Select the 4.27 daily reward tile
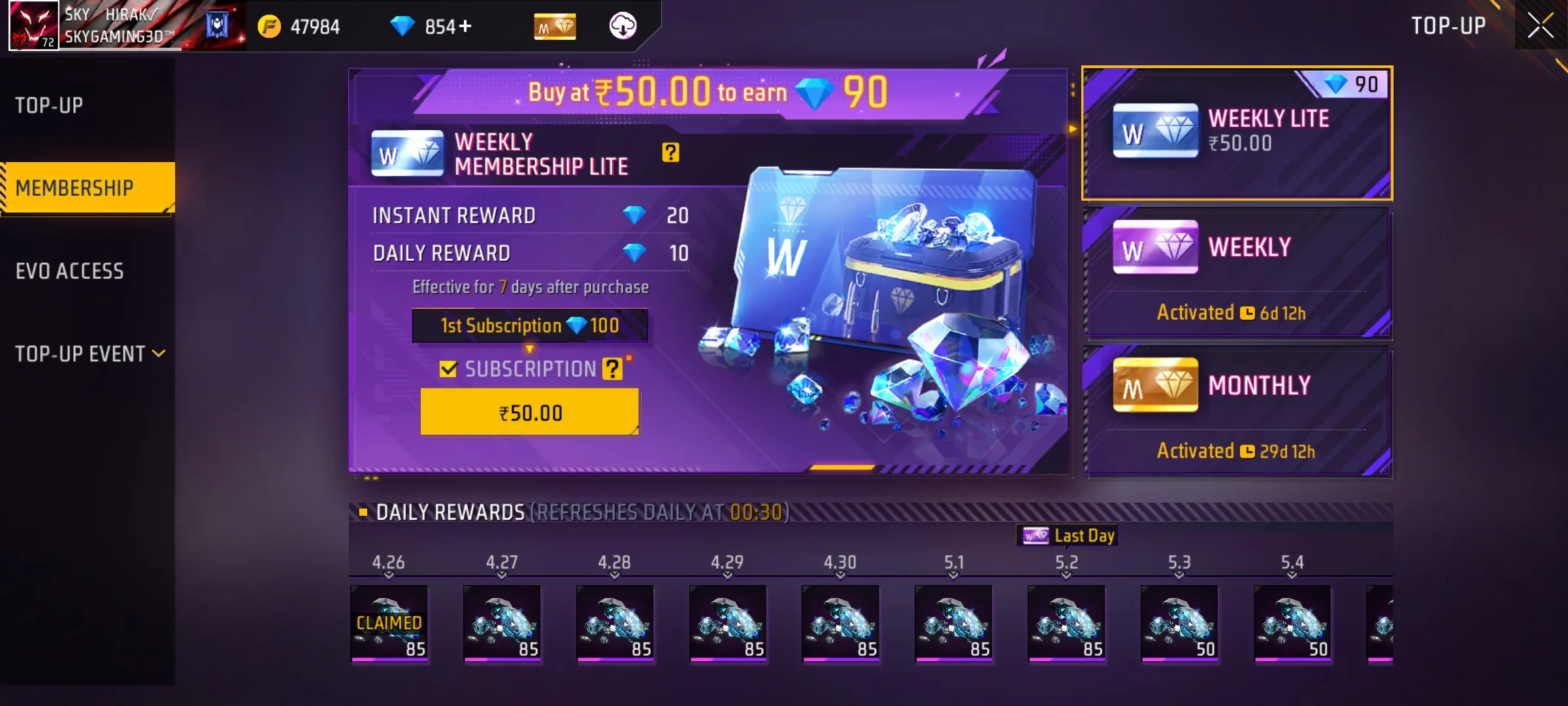Viewport: 1568px width, 706px height. click(x=502, y=623)
